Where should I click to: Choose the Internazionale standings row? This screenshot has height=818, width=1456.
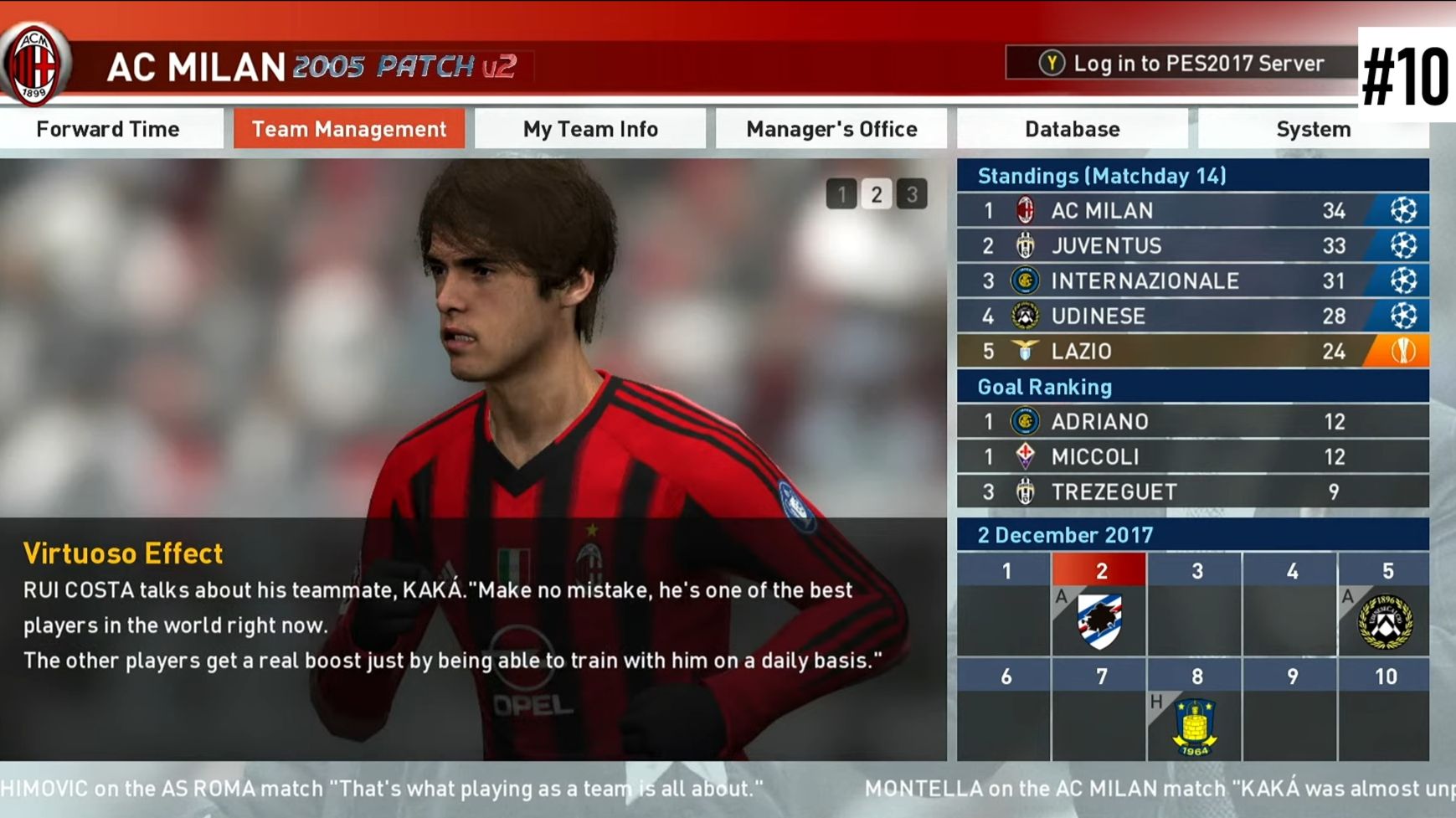point(1192,280)
